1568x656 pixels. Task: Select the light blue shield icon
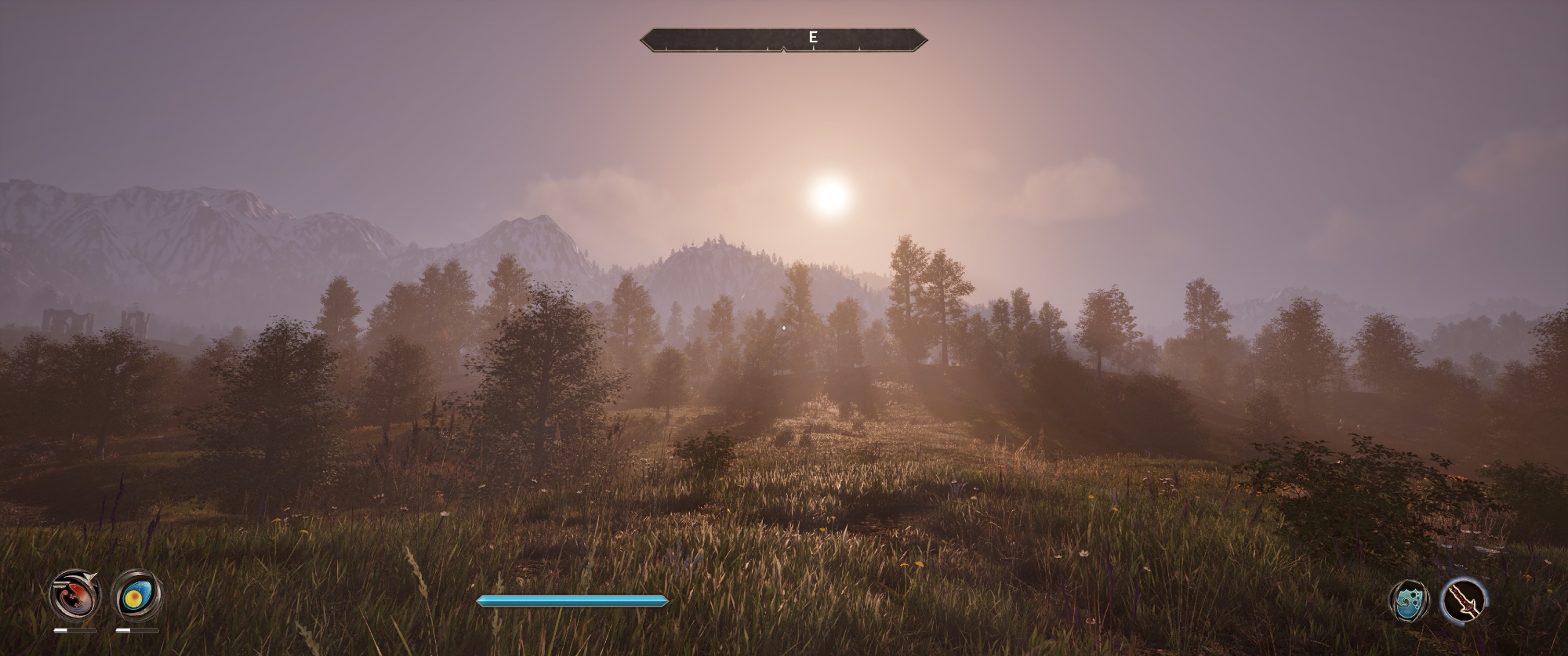pyautogui.click(x=1409, y=601)
